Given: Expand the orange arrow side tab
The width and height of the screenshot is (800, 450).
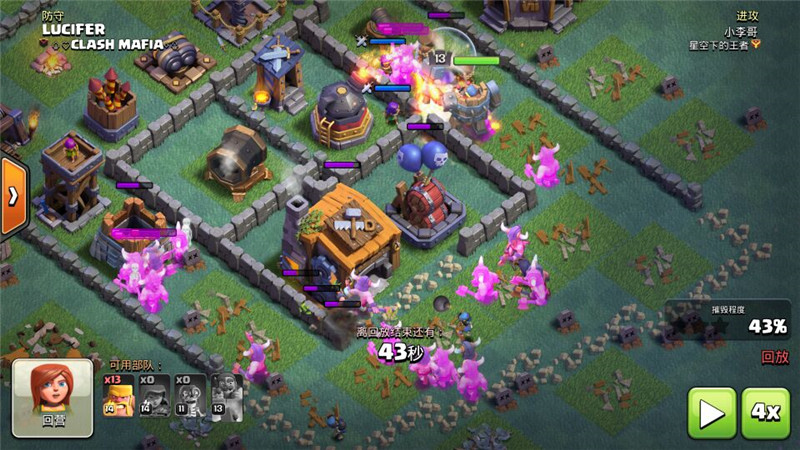Looking at the screenshot, I should click(x=12, y=196).
